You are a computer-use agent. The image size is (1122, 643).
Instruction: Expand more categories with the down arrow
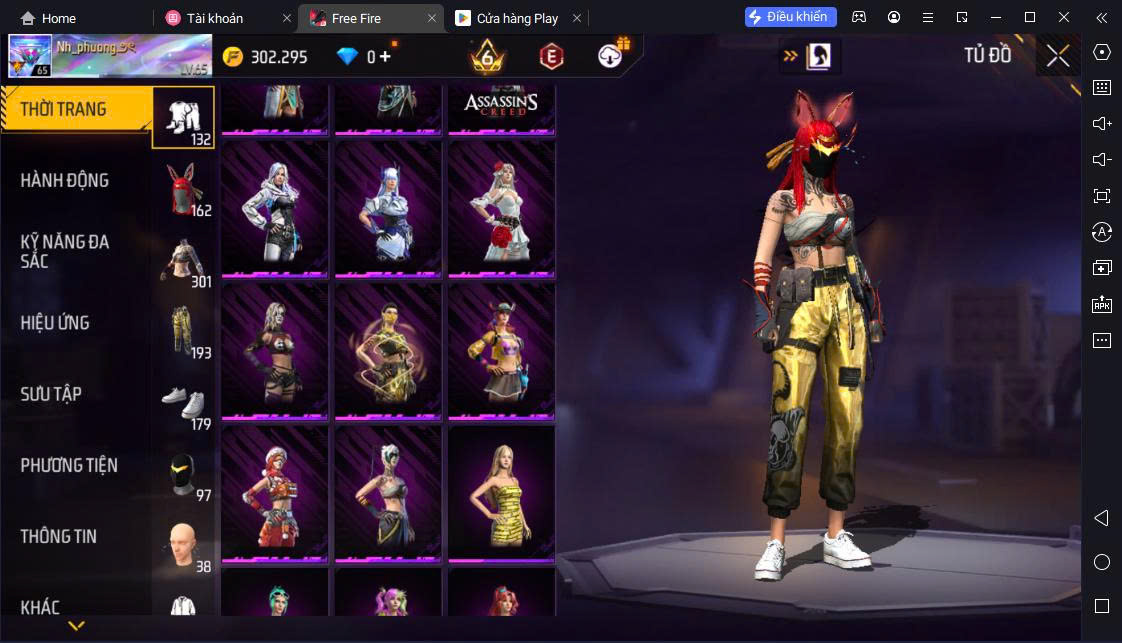pos(76,626)
